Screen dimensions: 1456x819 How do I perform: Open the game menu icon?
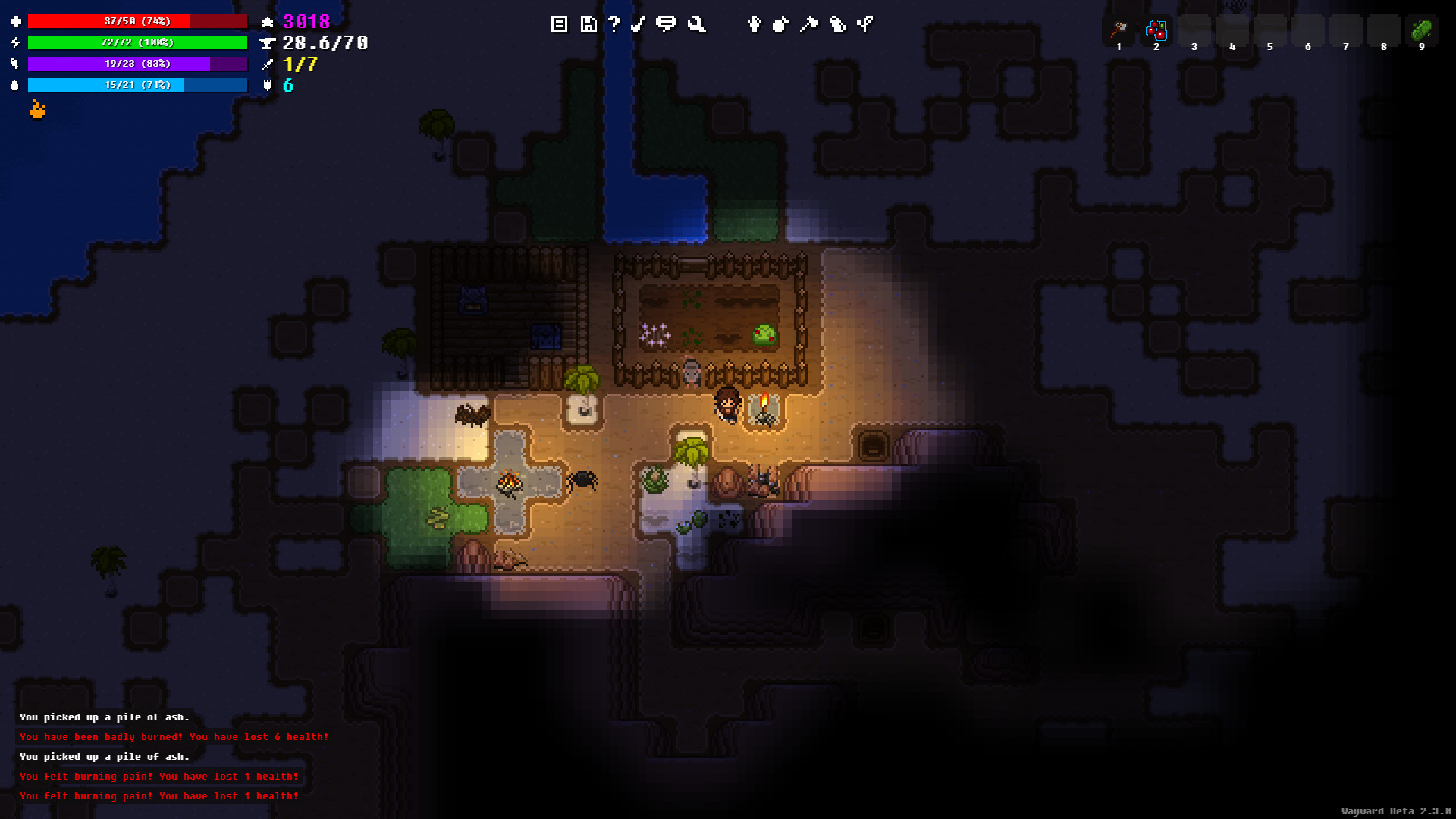[559, 24]
